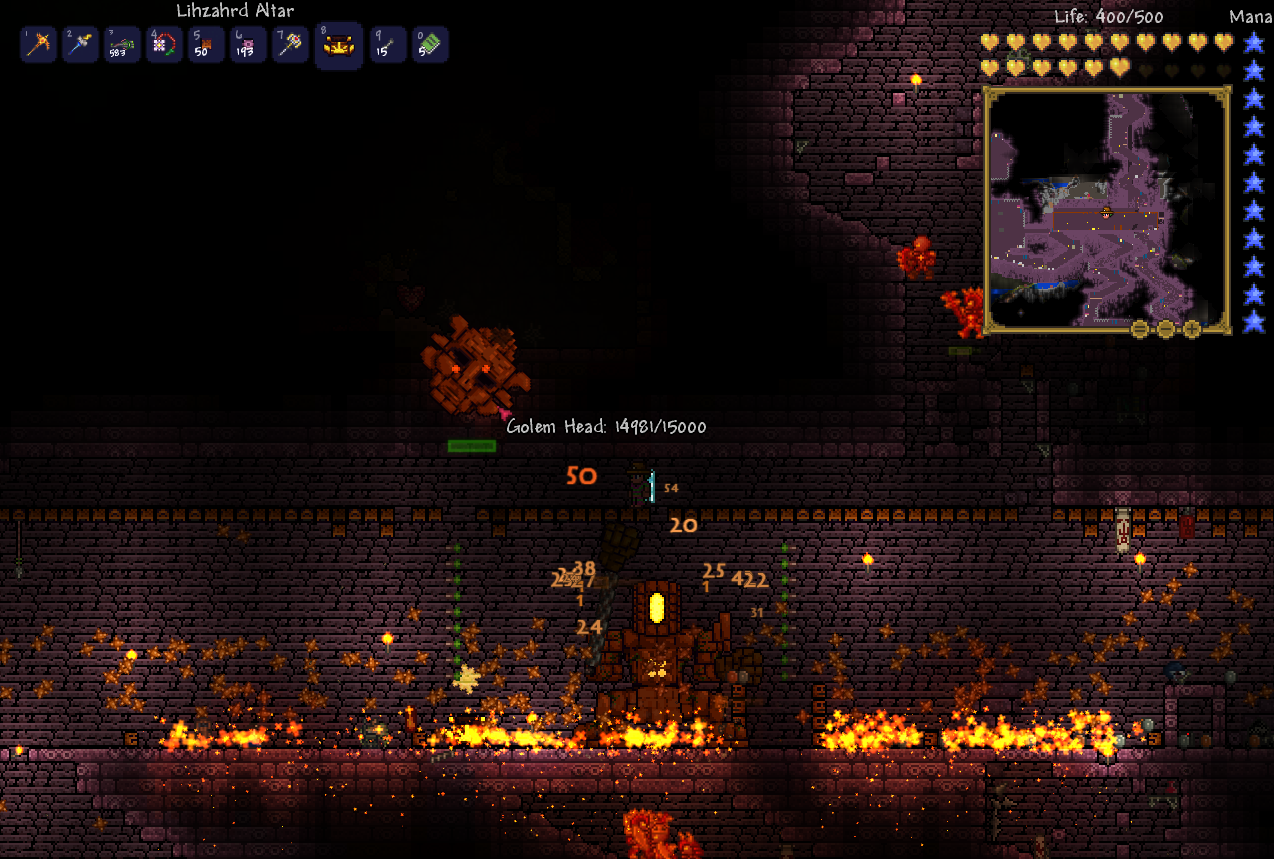1274x859 pixels.
Task: Equip the flower yoyo in slot 4
Action: point(164,45)
